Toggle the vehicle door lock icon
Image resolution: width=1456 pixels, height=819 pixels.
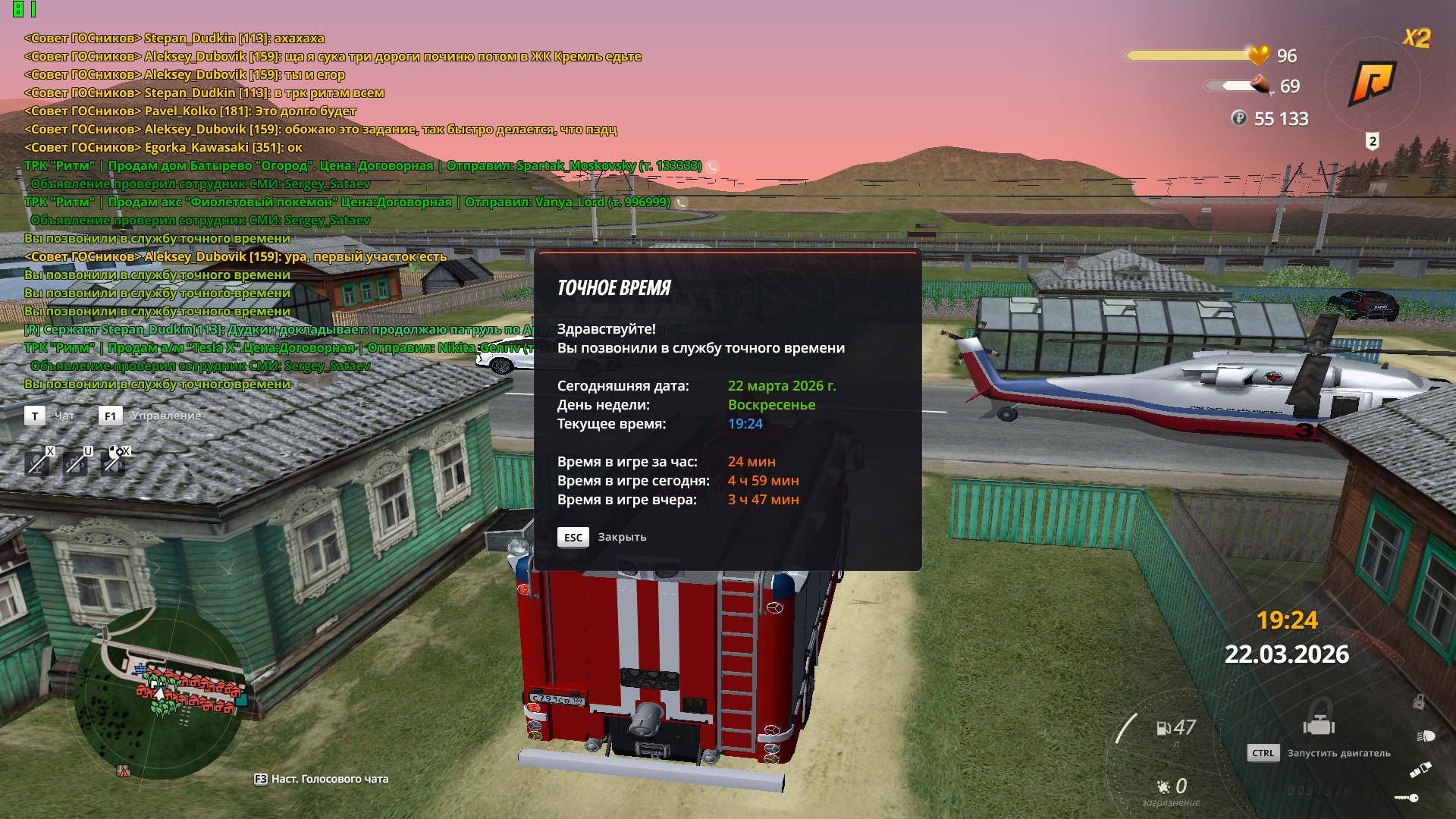coord(1418,702)
